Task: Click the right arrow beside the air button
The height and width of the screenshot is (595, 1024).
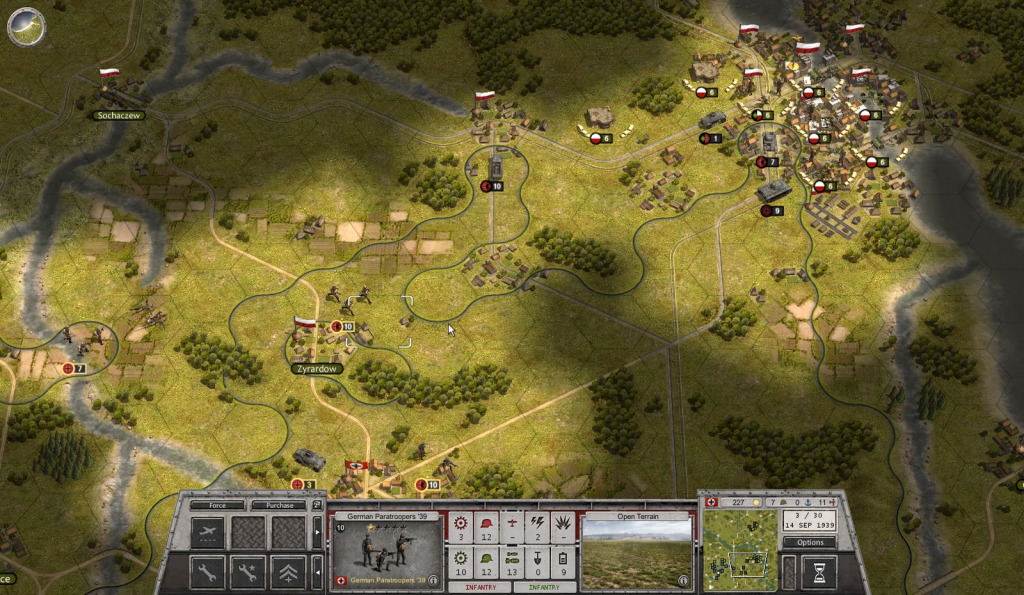Action: (x=318, y=532)
